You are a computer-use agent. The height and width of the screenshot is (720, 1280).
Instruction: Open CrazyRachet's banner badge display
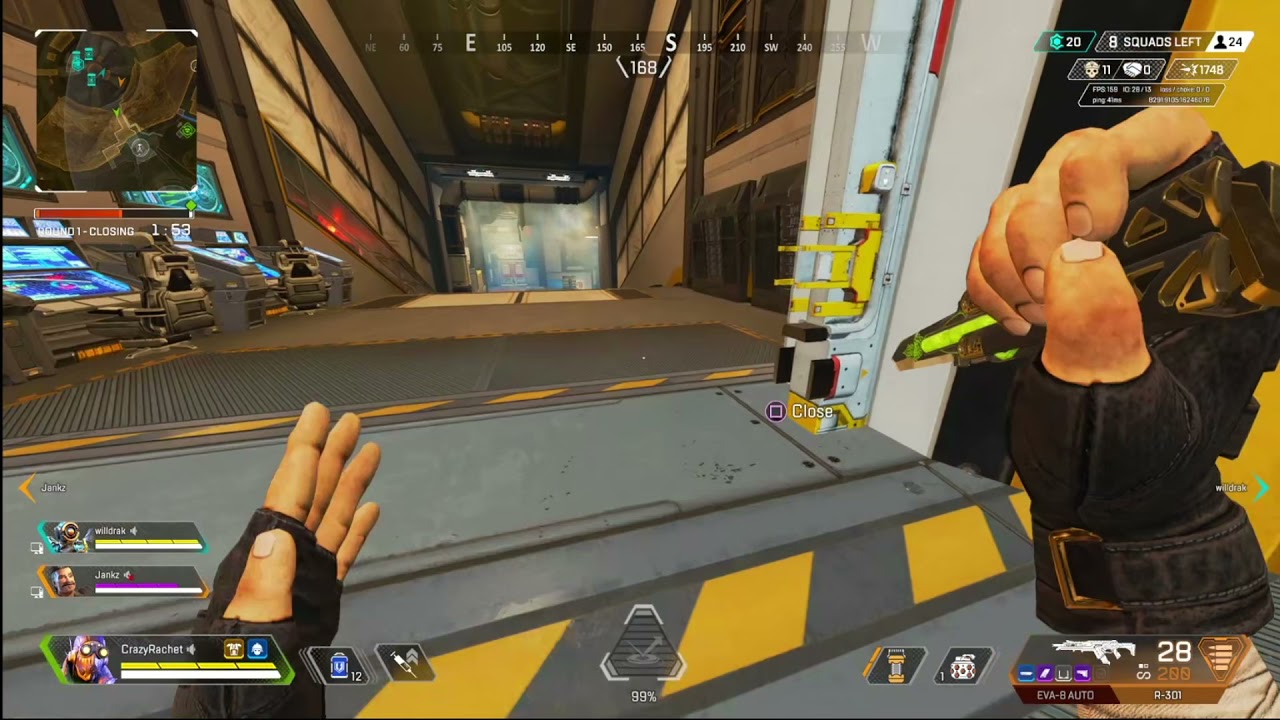pyautogui.click(x=234, y=650)
